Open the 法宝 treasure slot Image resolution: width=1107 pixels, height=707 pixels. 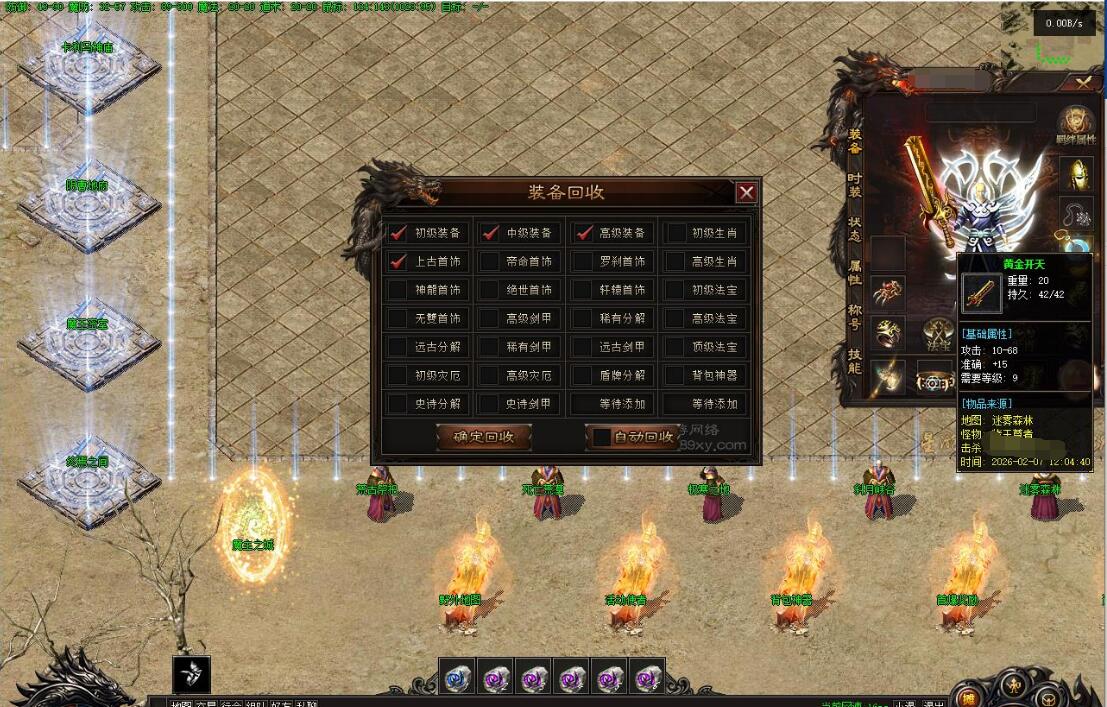coord(937,334)
